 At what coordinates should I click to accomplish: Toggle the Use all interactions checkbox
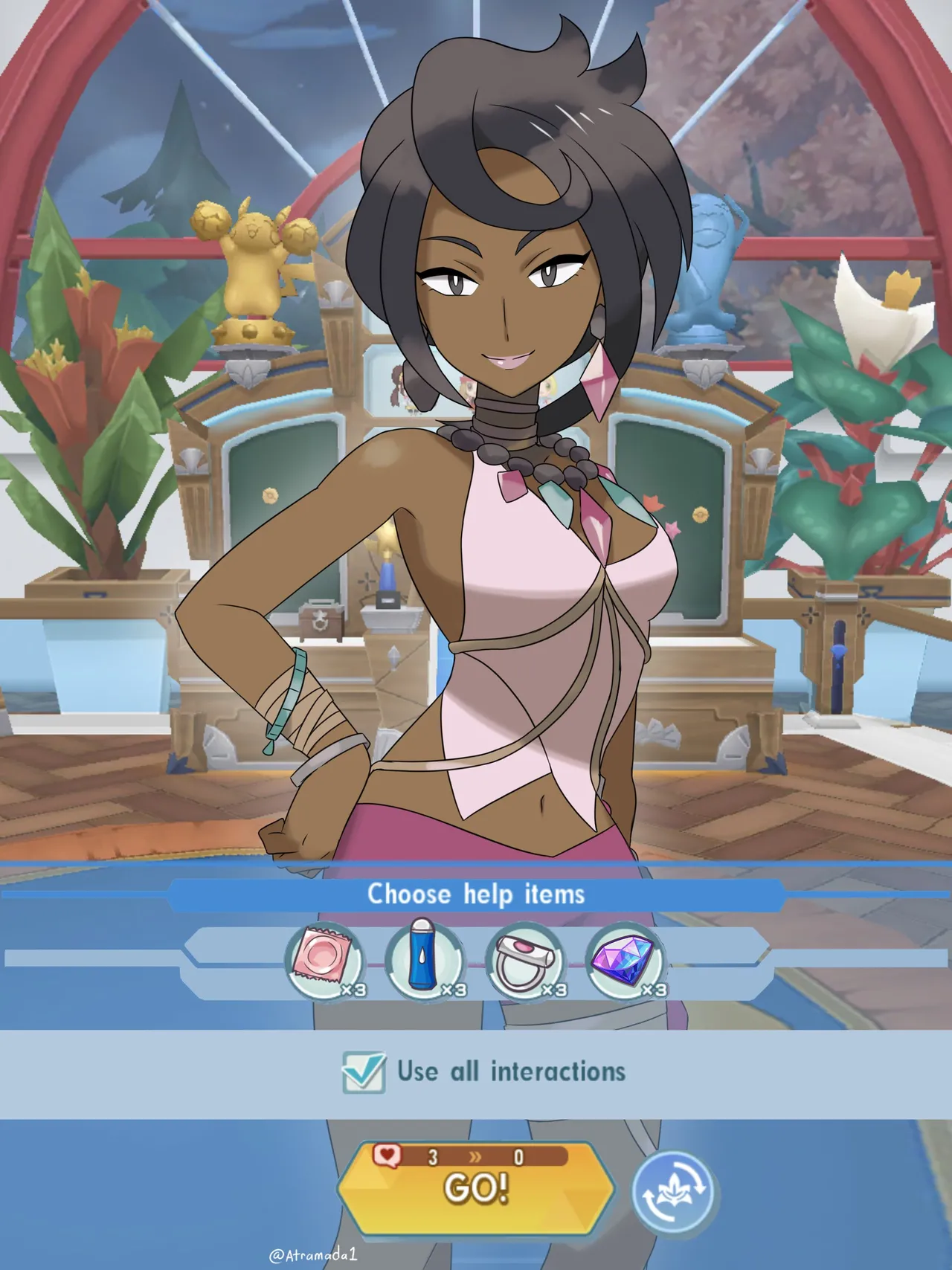(364, 1072)
